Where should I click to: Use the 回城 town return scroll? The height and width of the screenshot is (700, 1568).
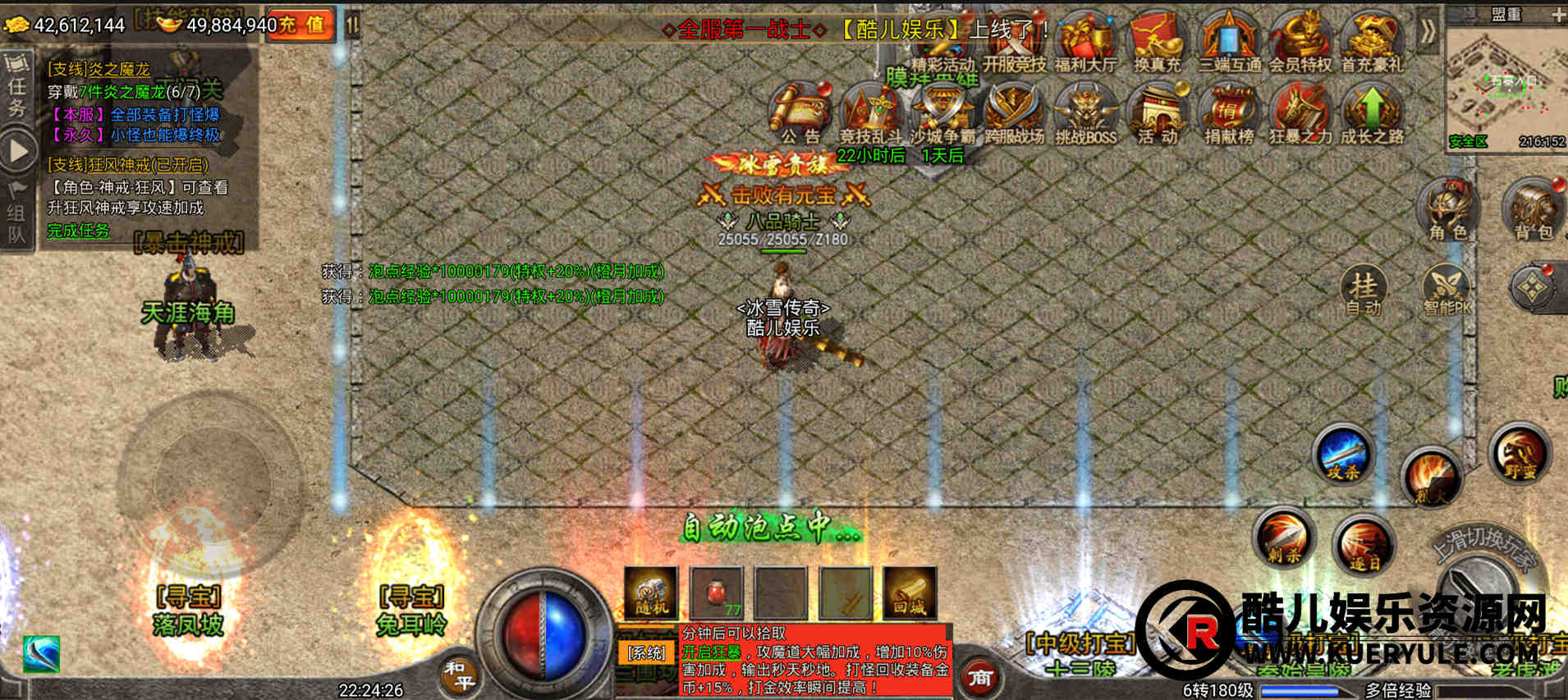pyautogui.click(x=910, y=592)
